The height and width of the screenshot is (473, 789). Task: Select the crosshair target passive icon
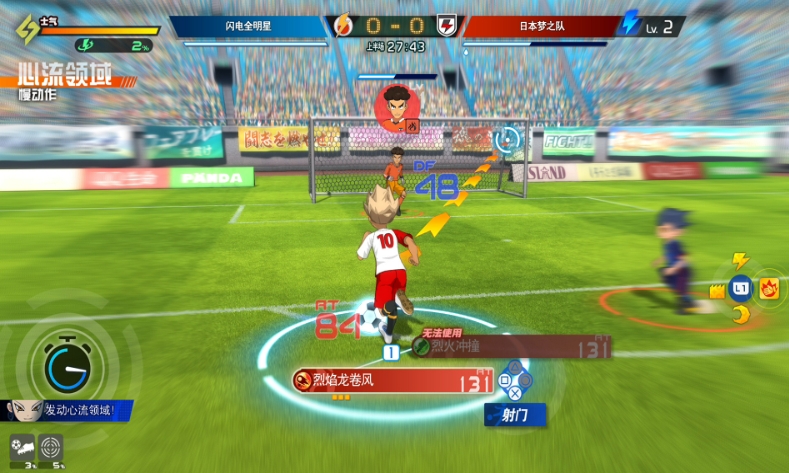[51, 447]
